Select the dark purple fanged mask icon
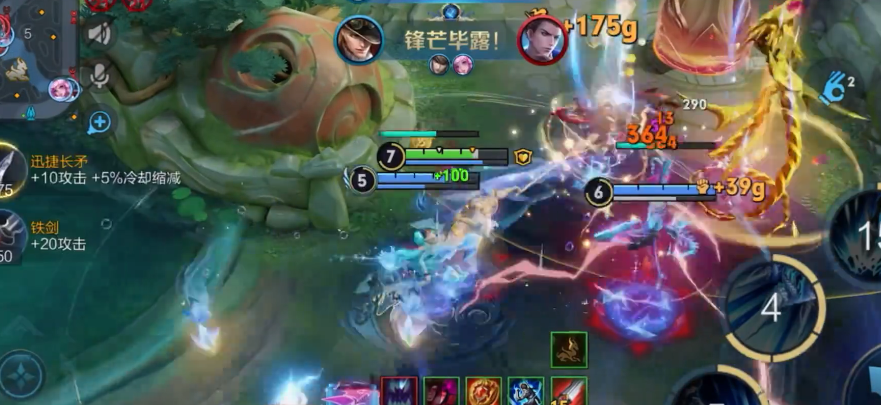Screen dimensions: 881x405 tap(398, 392)
